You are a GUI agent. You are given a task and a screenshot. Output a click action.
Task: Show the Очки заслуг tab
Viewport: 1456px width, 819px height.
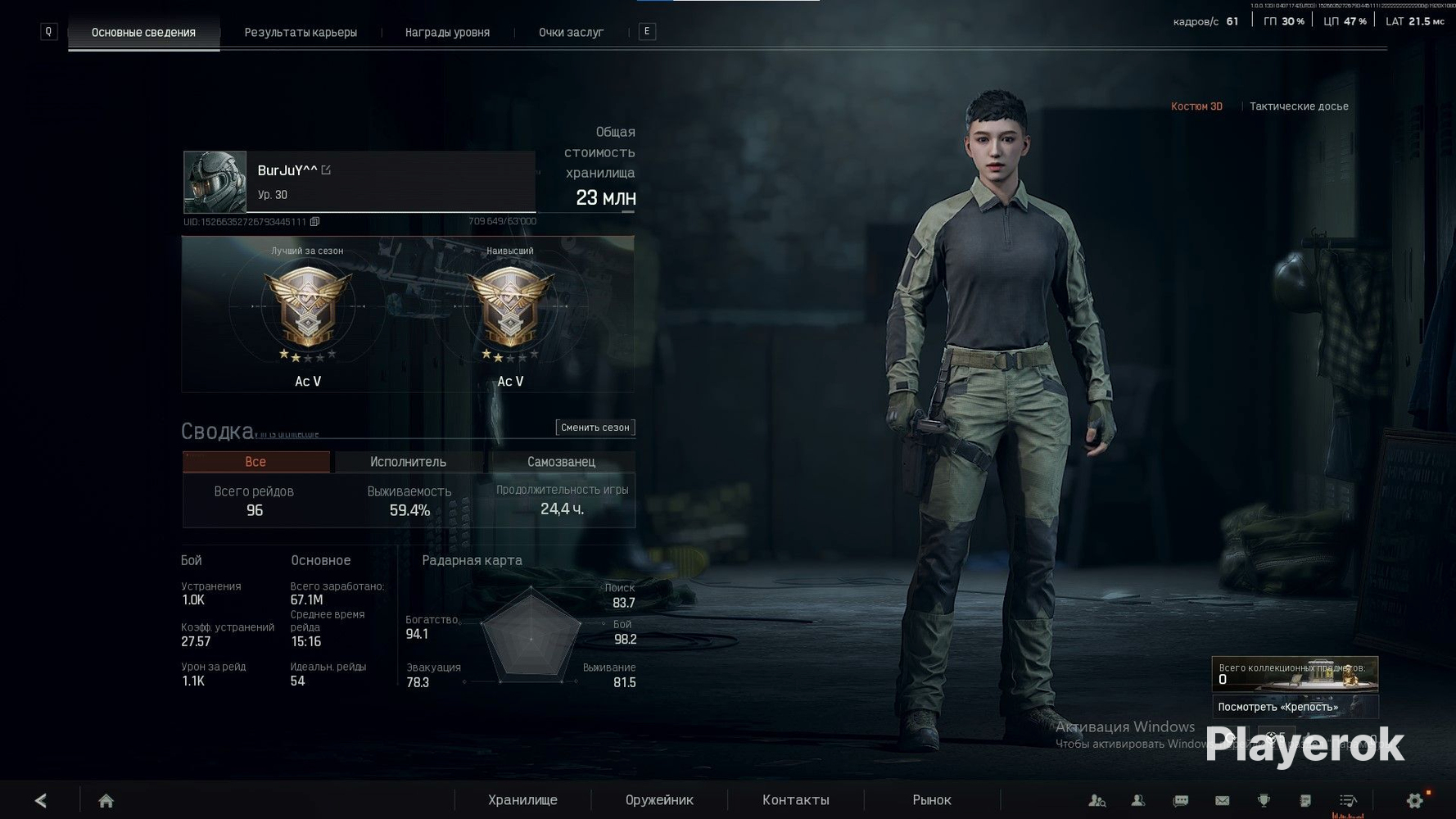tap(571, 33)
